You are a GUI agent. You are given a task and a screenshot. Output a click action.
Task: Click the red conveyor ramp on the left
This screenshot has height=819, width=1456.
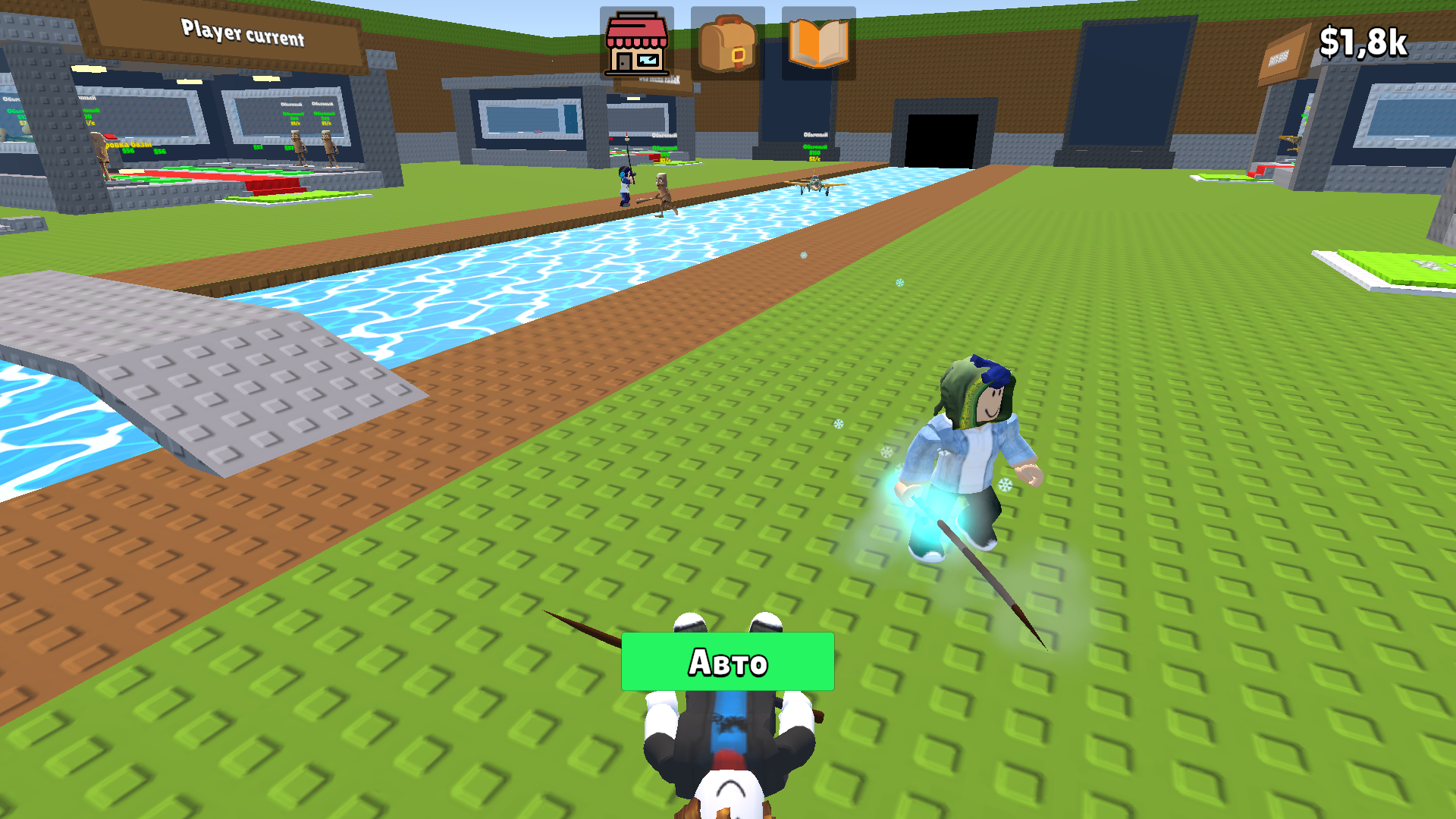coord(272,187)
